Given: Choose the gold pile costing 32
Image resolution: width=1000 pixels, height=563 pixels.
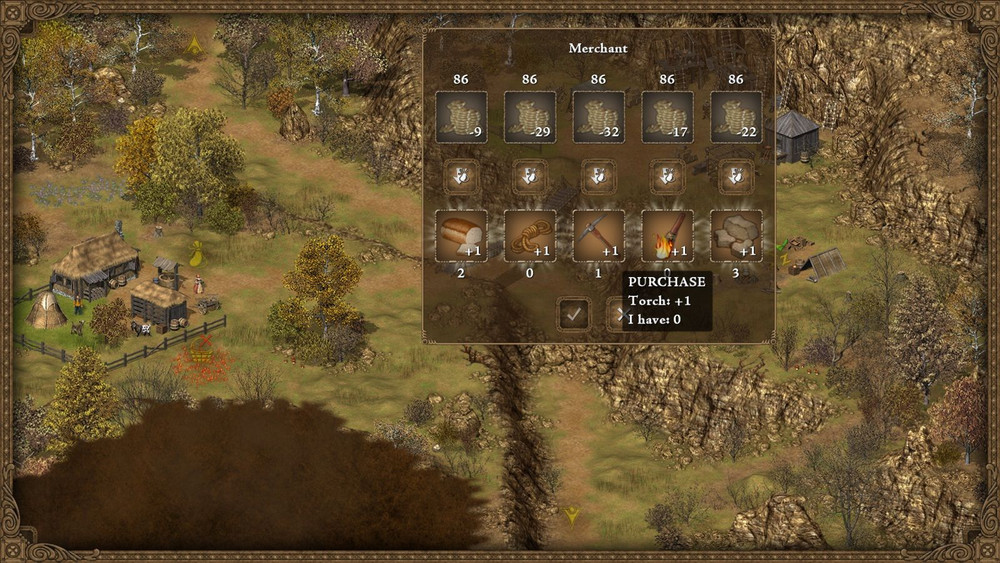Looking at the screenshot, I should pos(598,117).
